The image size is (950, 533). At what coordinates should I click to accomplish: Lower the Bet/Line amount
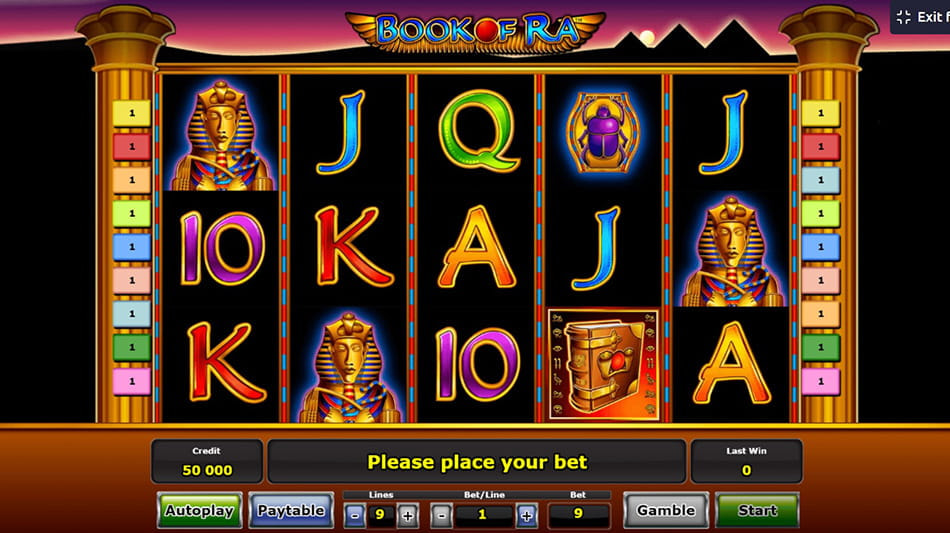(441, 516)
